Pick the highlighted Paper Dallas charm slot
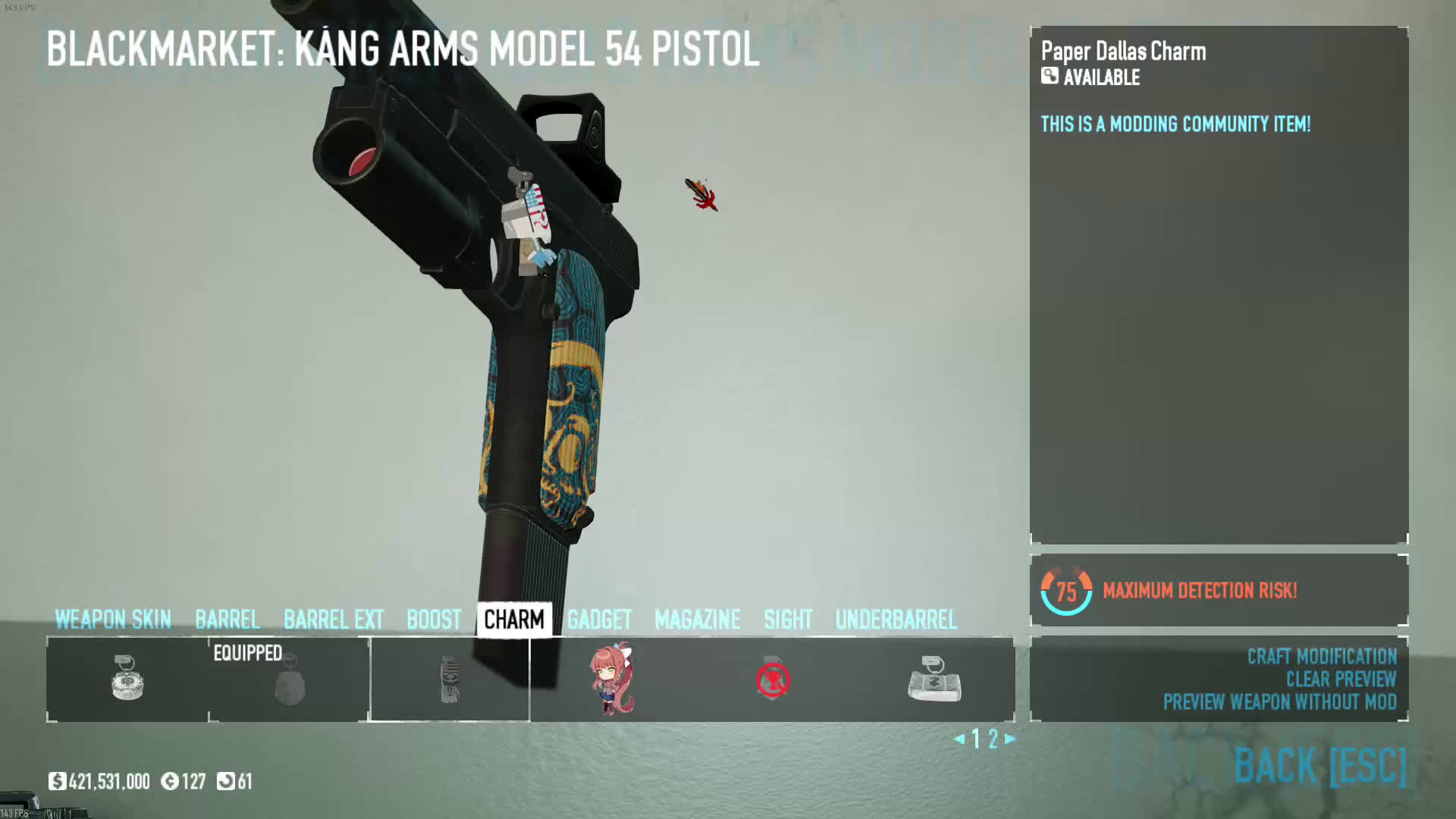 [x=450, y=679]
